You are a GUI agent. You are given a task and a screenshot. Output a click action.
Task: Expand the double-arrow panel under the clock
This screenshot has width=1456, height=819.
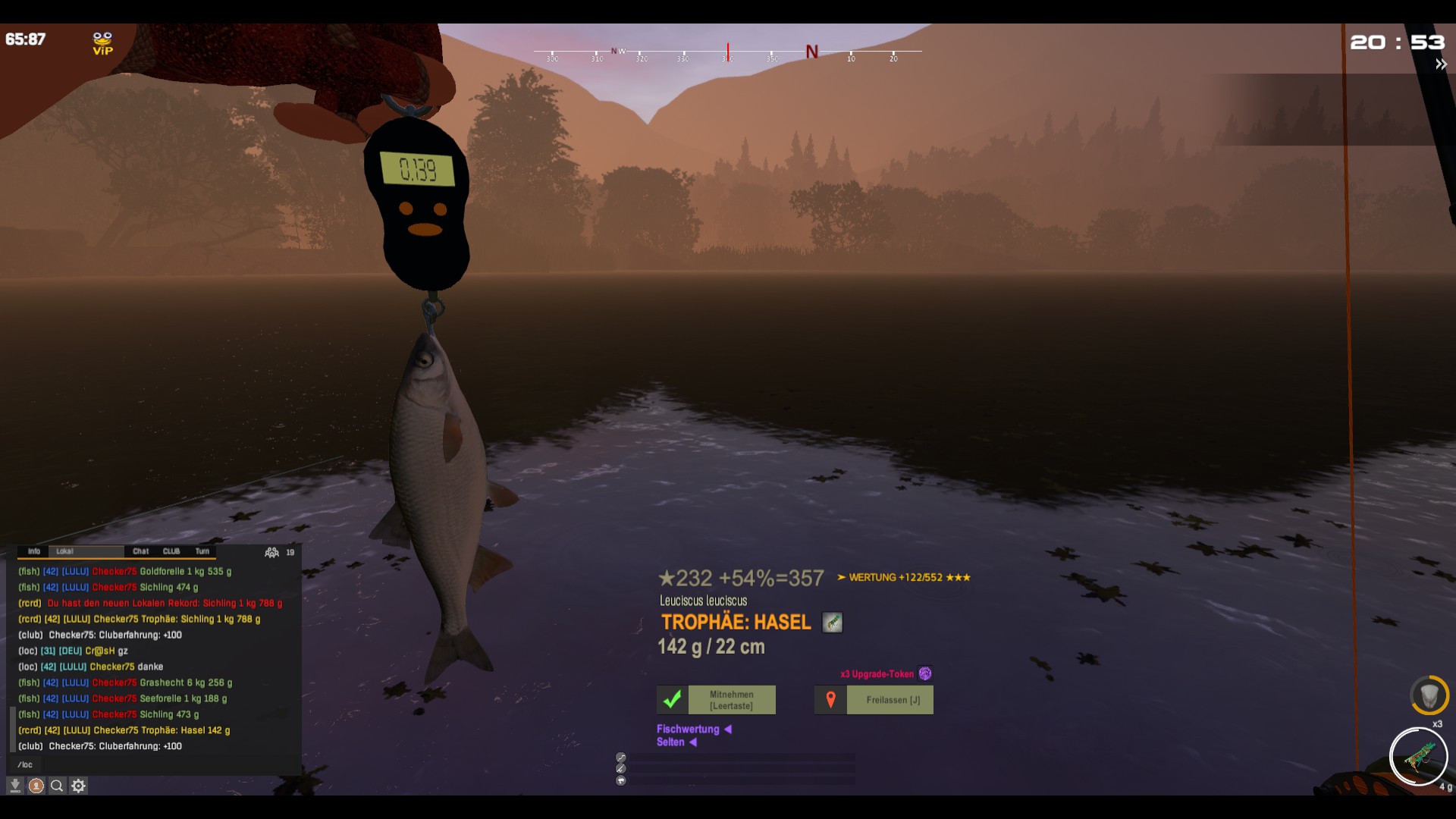point(1441,64)
